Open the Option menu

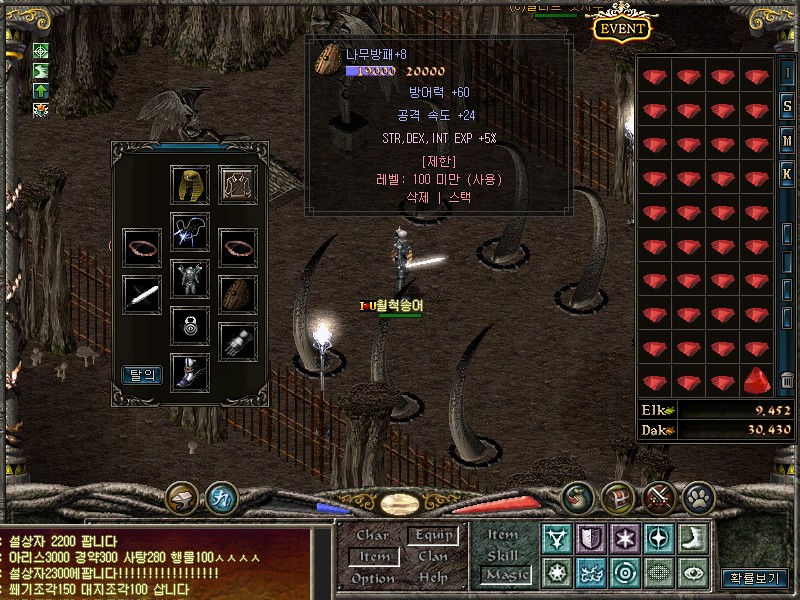coord(373,578)
